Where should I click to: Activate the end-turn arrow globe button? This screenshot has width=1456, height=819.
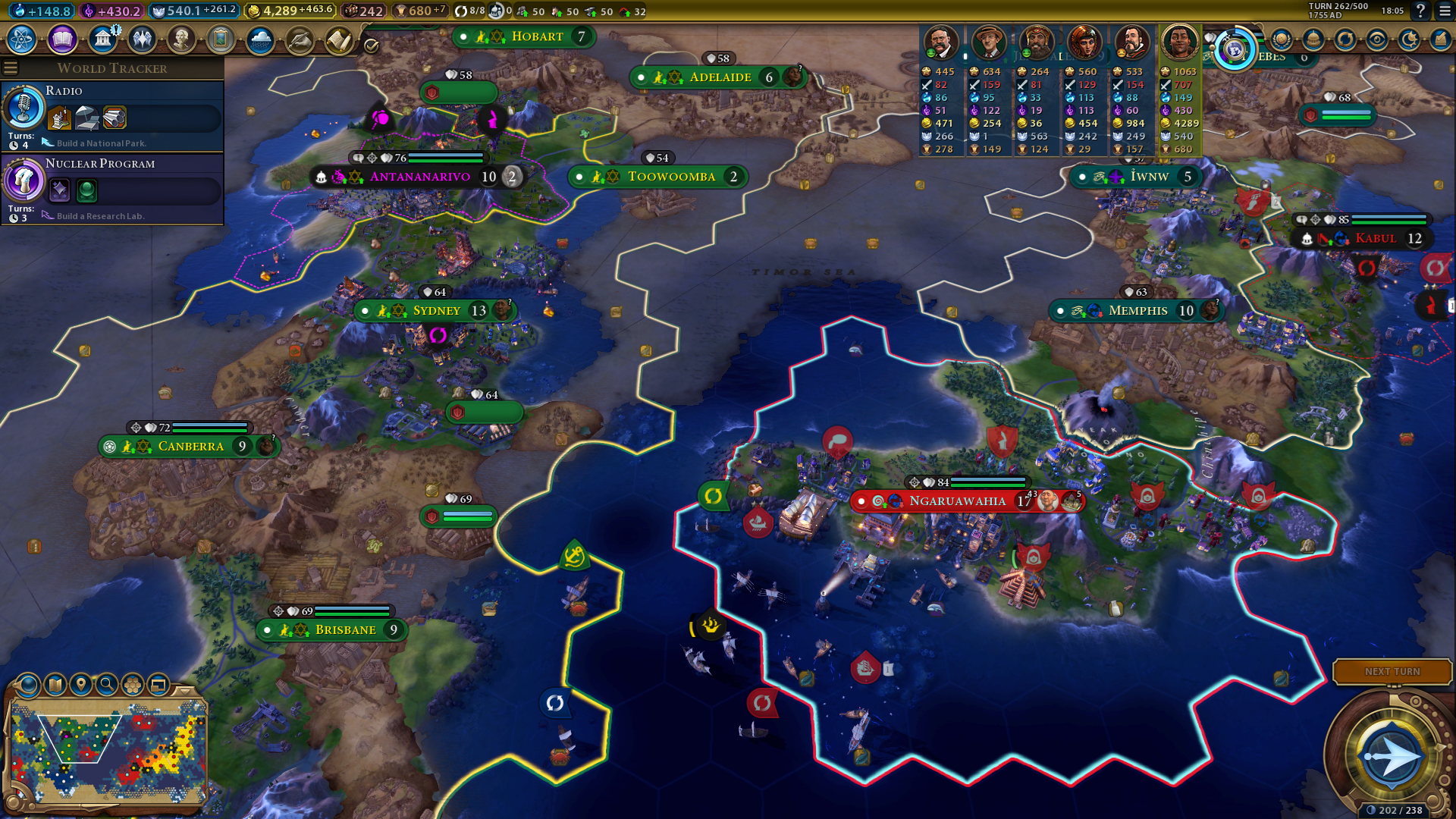tap(1391, 756)
